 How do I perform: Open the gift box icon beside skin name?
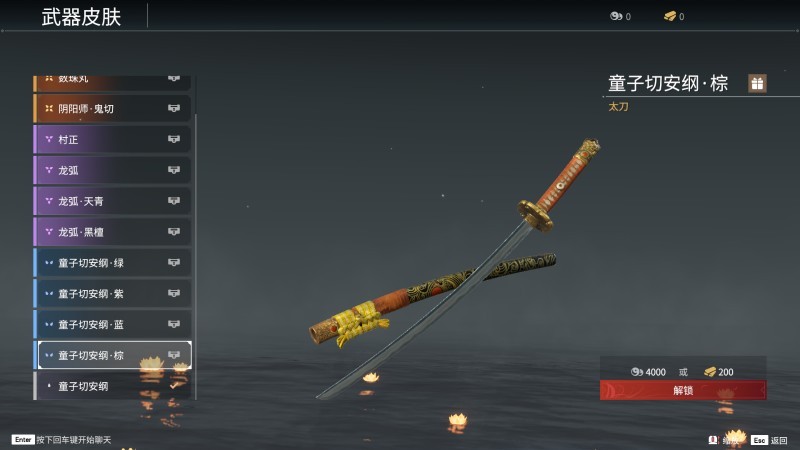pyautogui.click(x=757, y=84)
